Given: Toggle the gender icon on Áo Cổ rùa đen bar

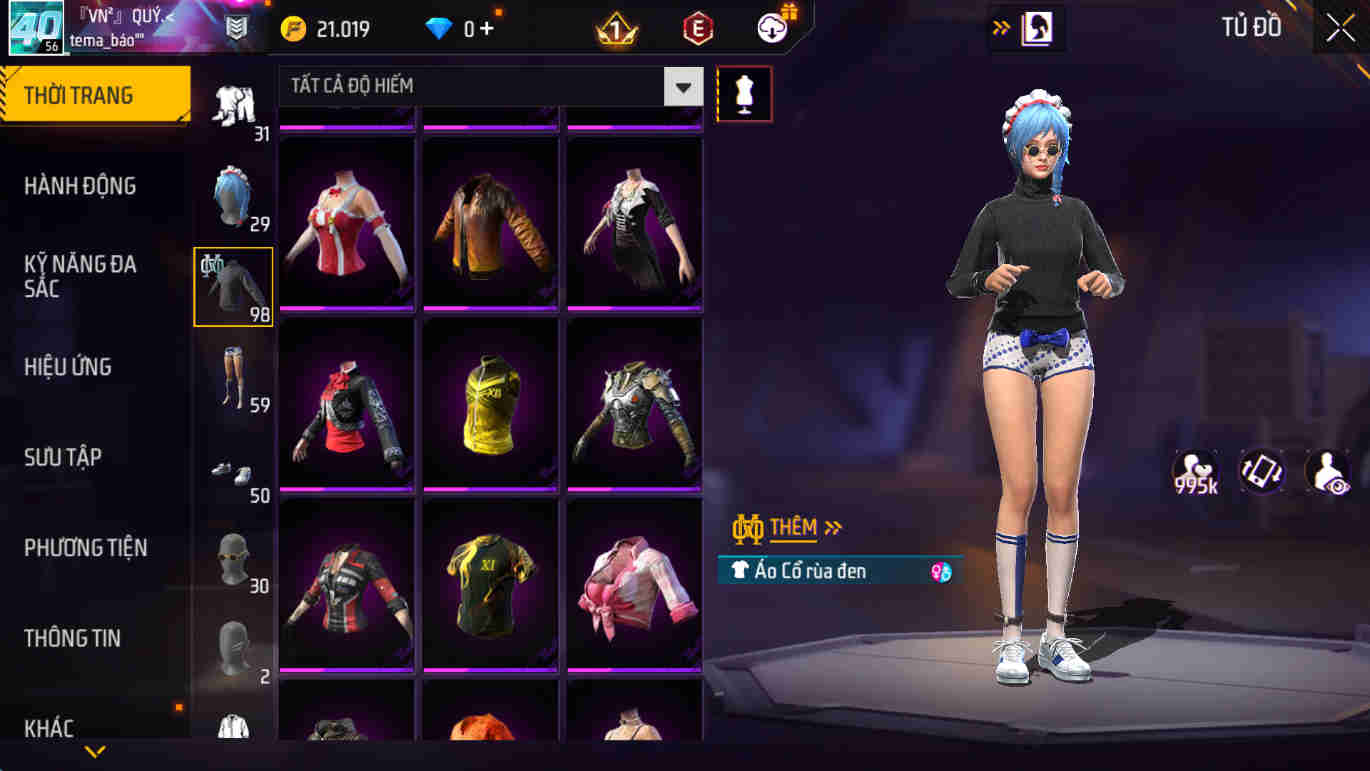Looking at the screenshot, I should coord(938,571).
